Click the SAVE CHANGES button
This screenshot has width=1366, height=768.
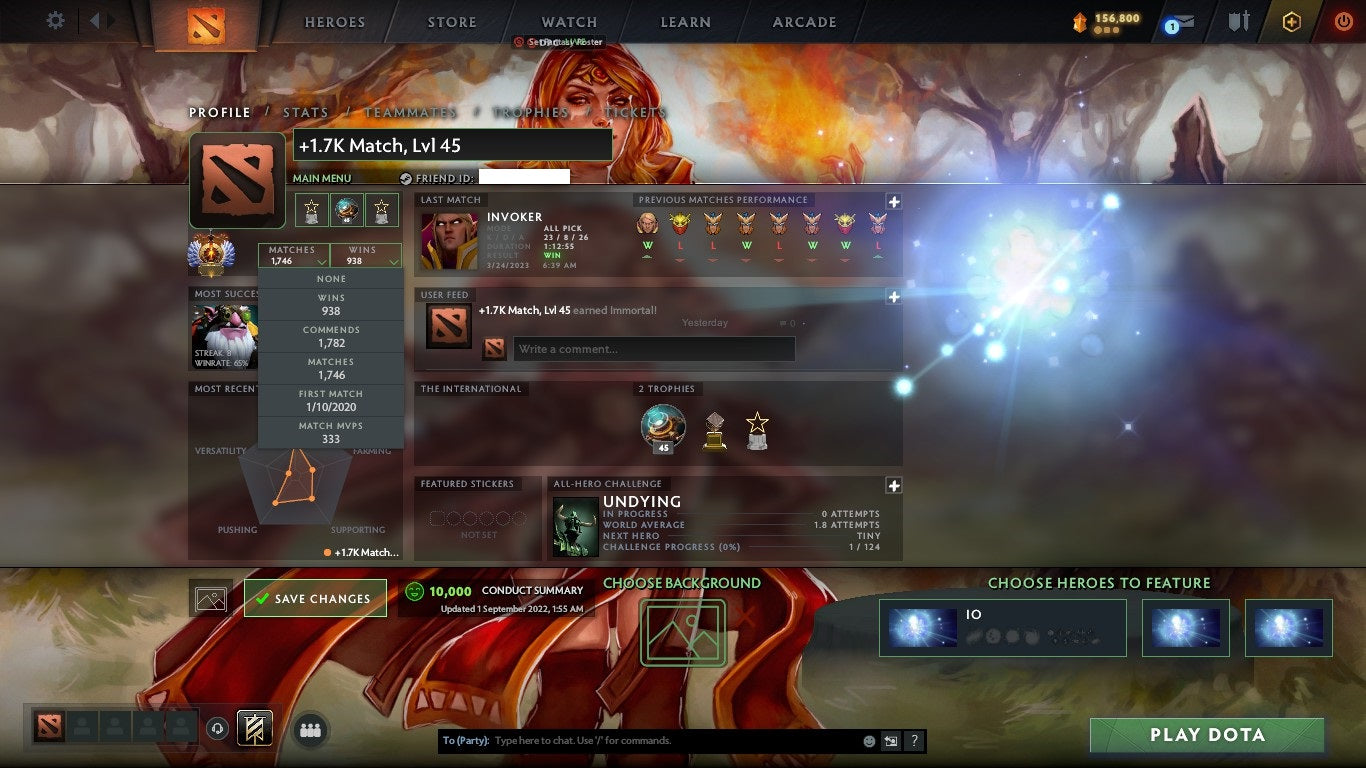point(315,597)
